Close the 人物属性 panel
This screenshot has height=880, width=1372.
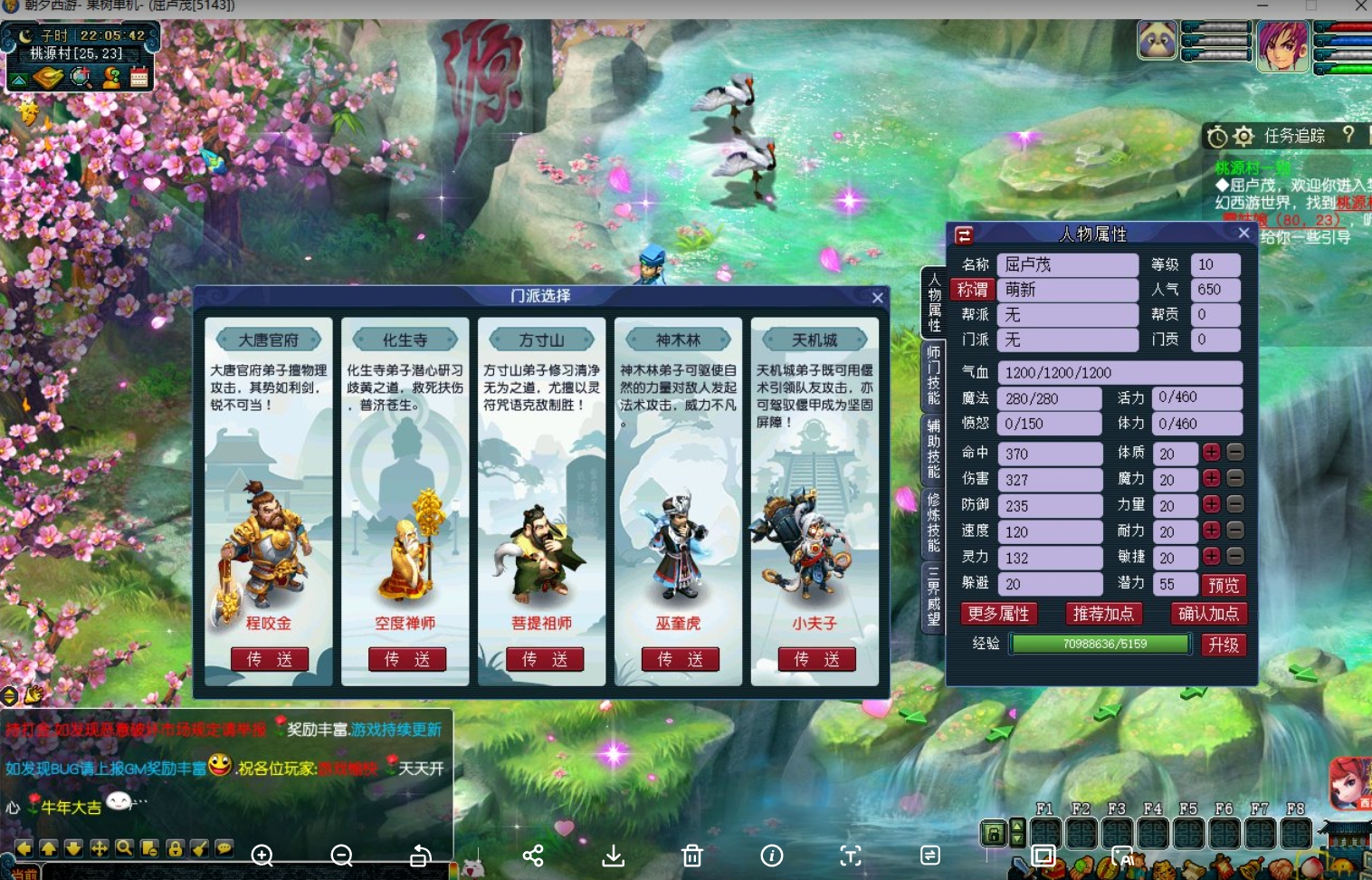(x=1243, y=234)
